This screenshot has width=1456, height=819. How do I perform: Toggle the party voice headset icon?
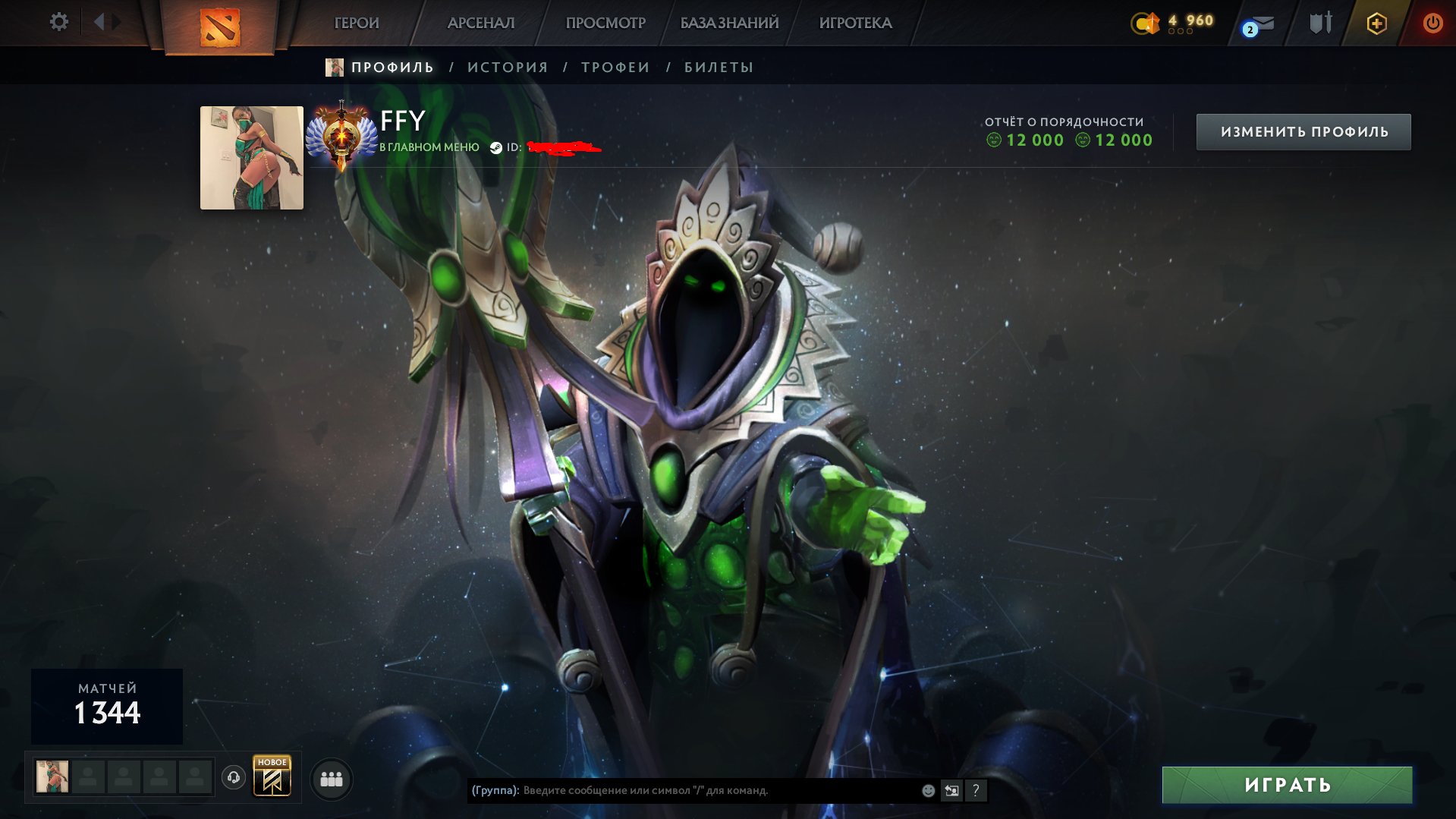pyautogui.click(x=234, y=777)
